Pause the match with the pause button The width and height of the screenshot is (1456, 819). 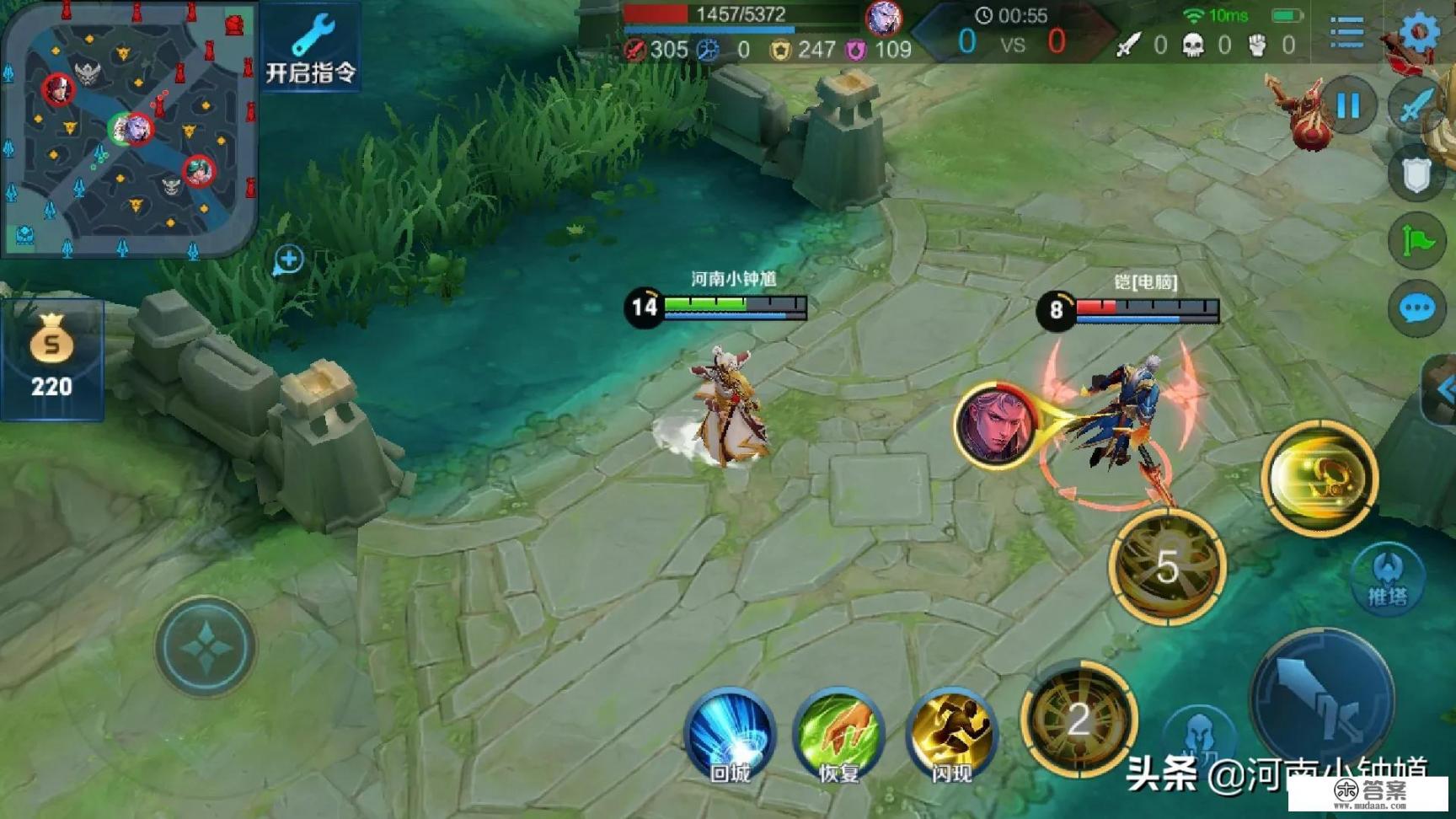click(1348, 105)
